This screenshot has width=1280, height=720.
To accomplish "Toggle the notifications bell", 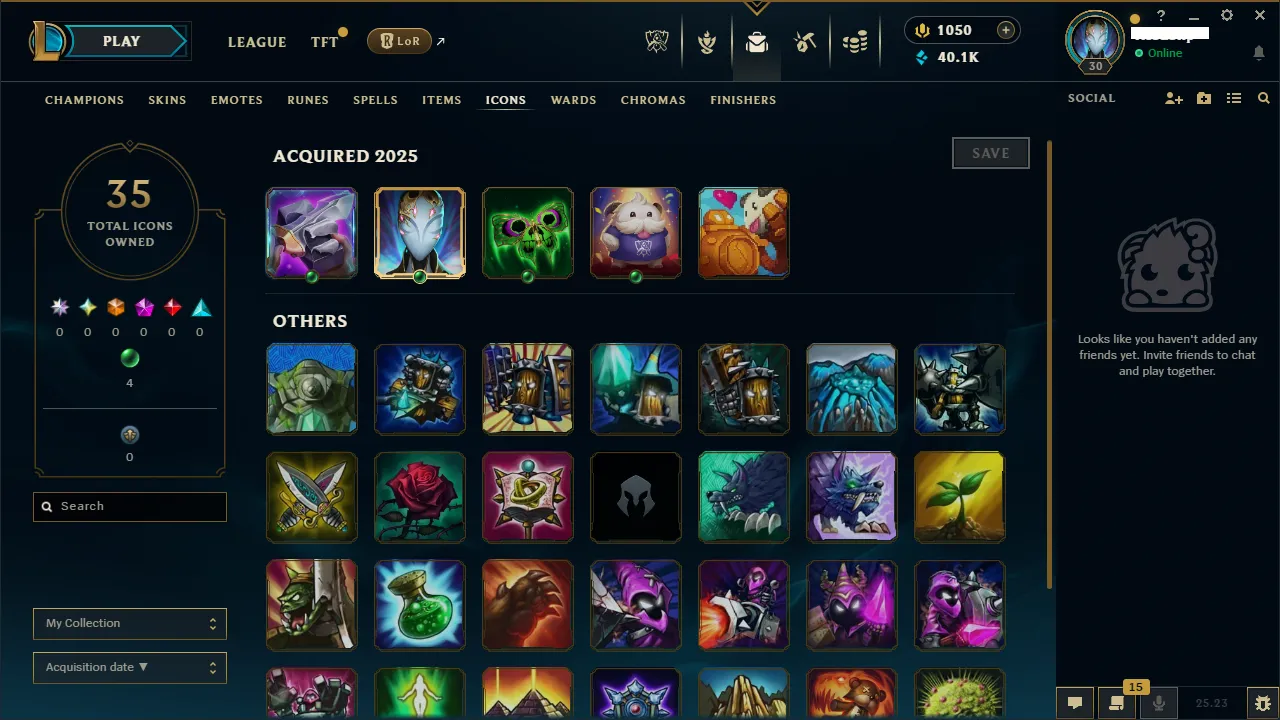I will 1259,53.
